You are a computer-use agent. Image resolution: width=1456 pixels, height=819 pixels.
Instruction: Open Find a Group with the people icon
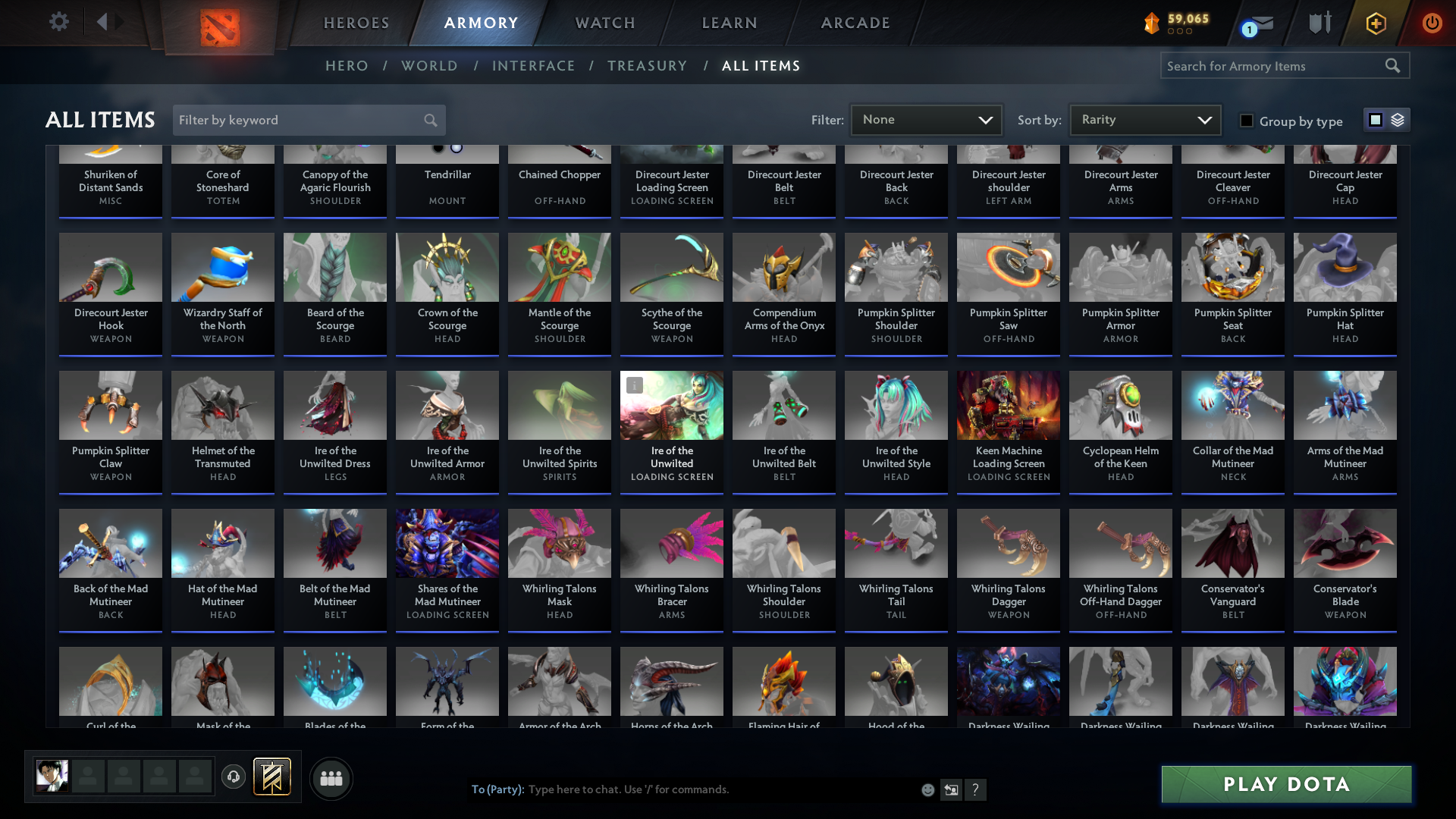click(x=331, y=778)
